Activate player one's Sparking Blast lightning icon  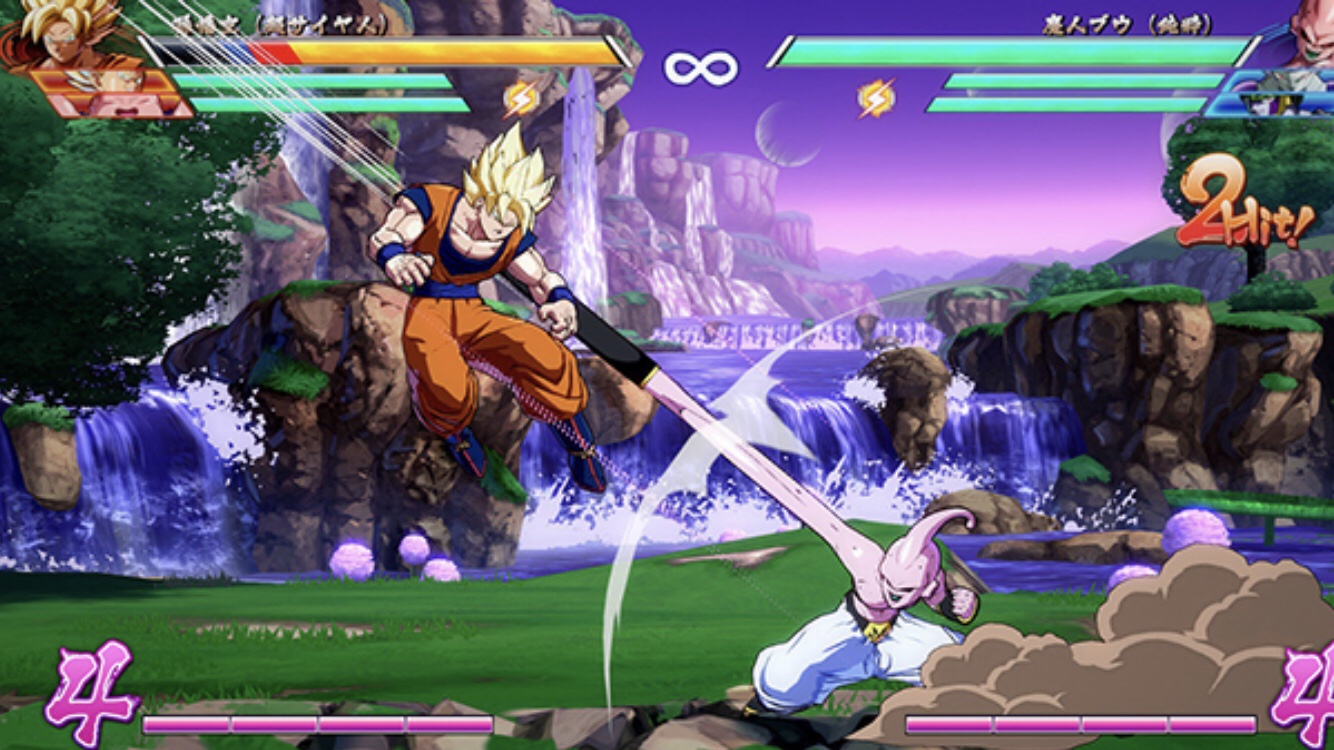click(x=520, y=99)
